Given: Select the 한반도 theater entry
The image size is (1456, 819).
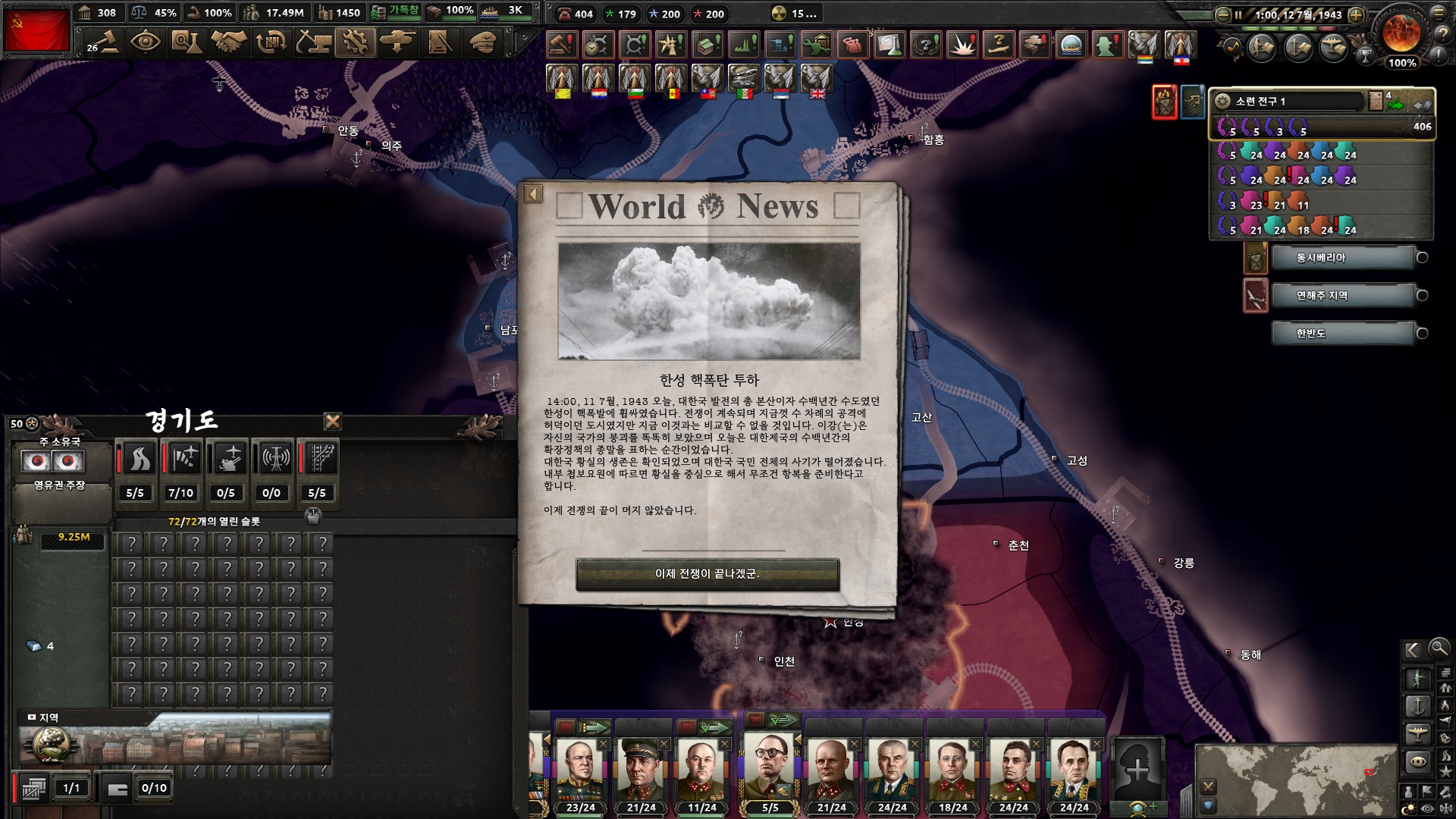Looking at the screenshot, I should pos(1343,334).
